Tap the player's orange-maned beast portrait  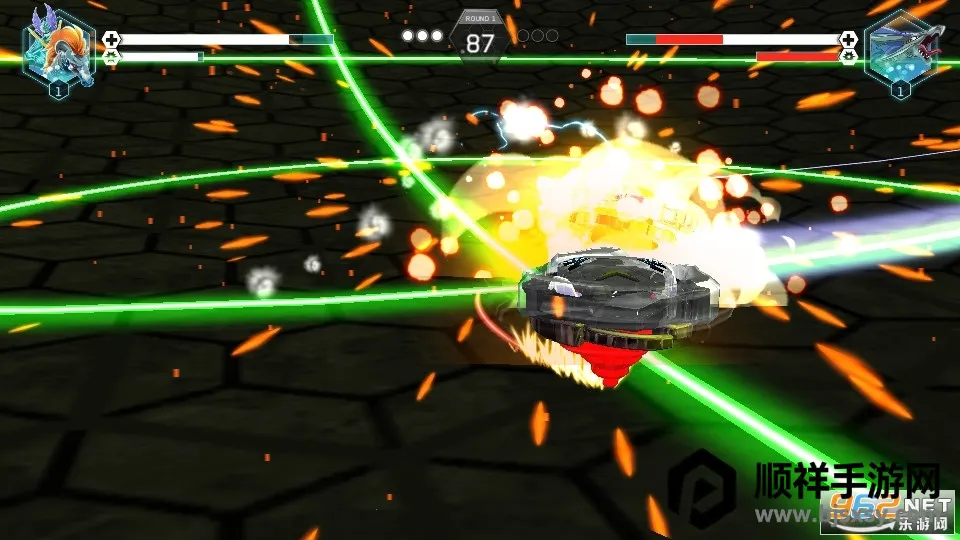(58, 47)
